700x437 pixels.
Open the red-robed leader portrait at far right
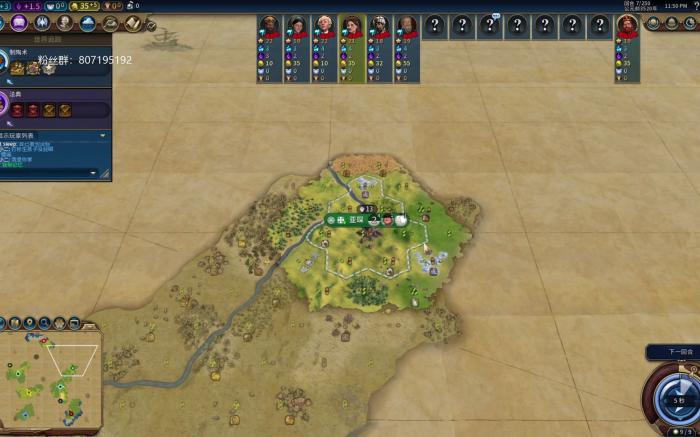point(627,27)
